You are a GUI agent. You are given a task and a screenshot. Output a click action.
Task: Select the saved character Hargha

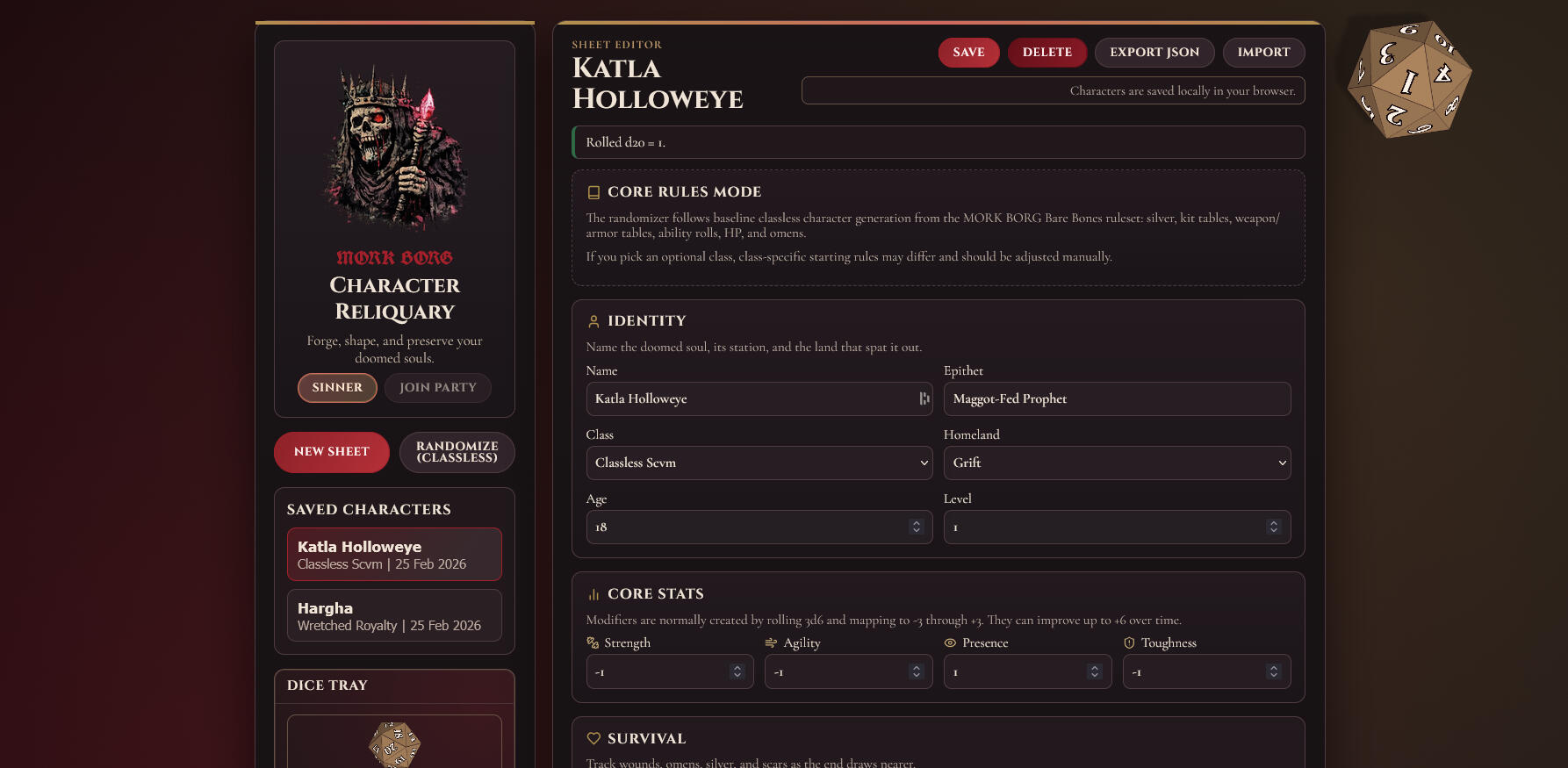393,615
